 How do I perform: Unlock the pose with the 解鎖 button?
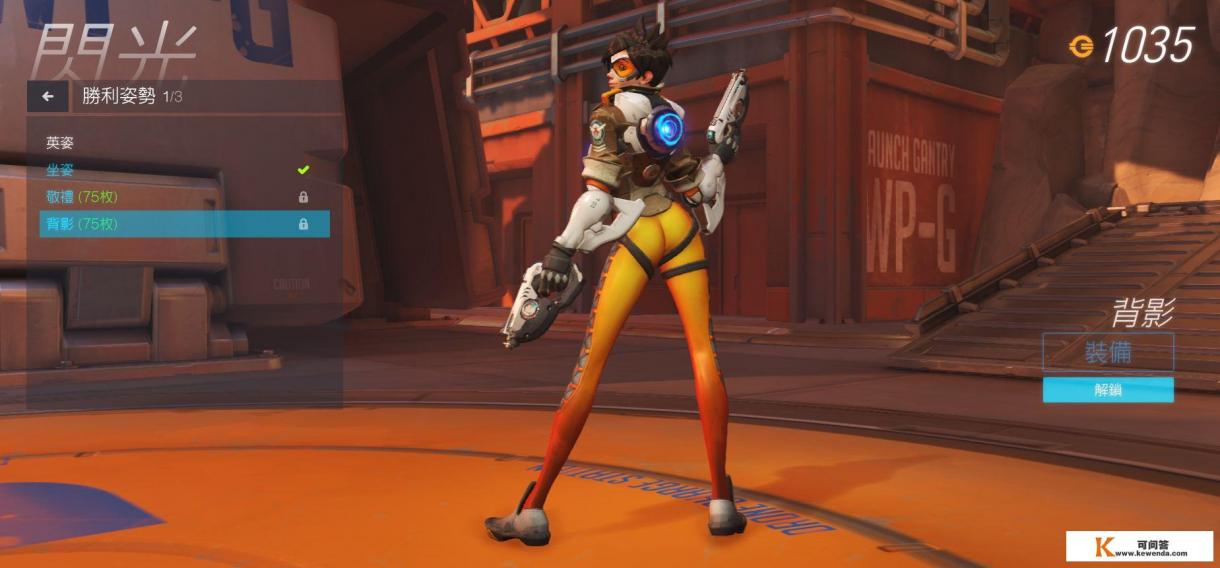pyautogui.click(x=1107, y=390)
